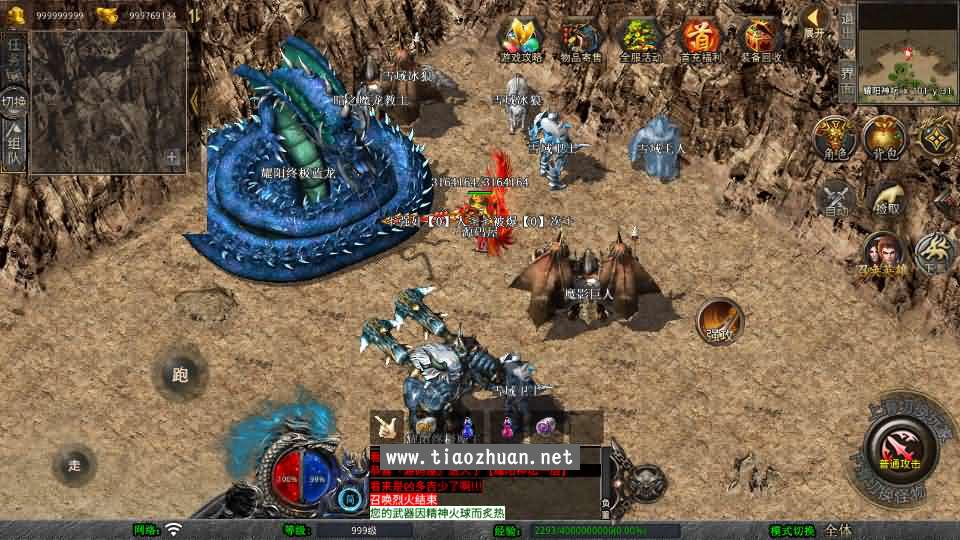Open the 全服活动 server events icon
Image resolution: width=960 pixels, height=540 pixels.
click(641, 40)
